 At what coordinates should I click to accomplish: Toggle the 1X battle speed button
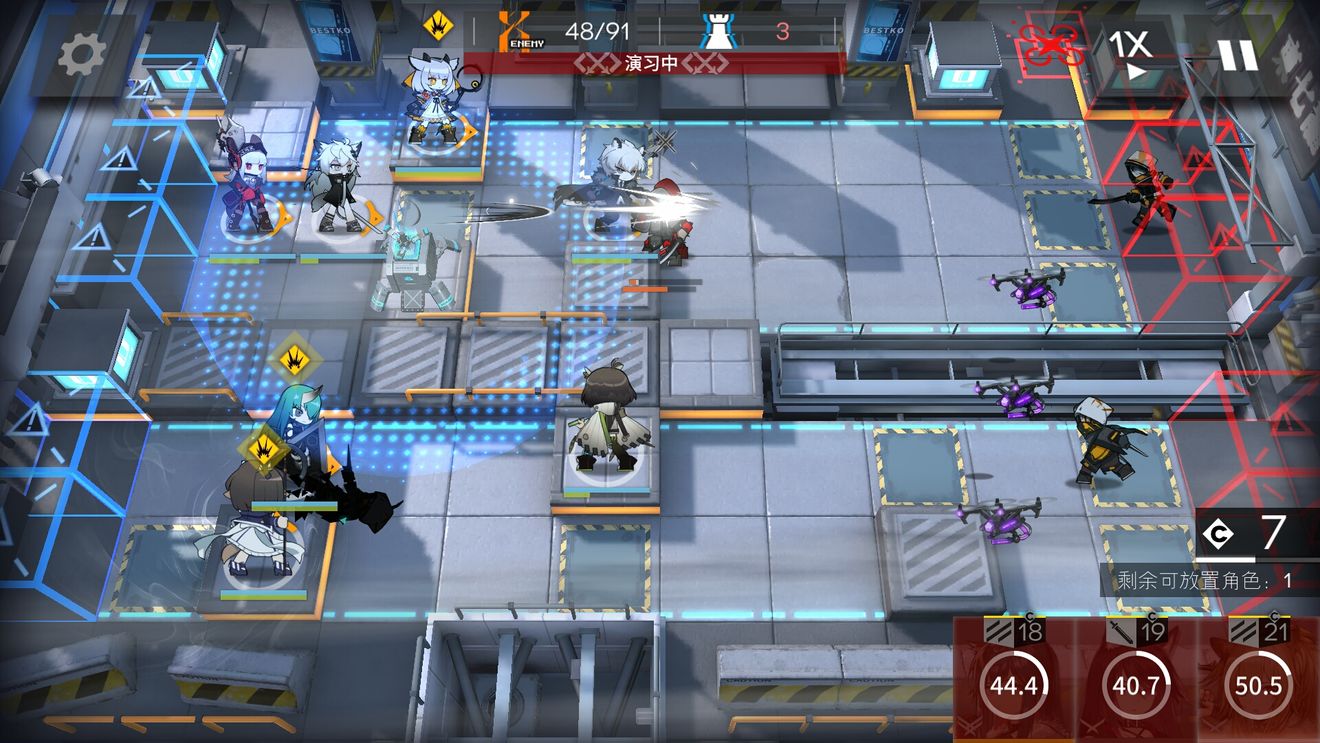pos(1131,55)
